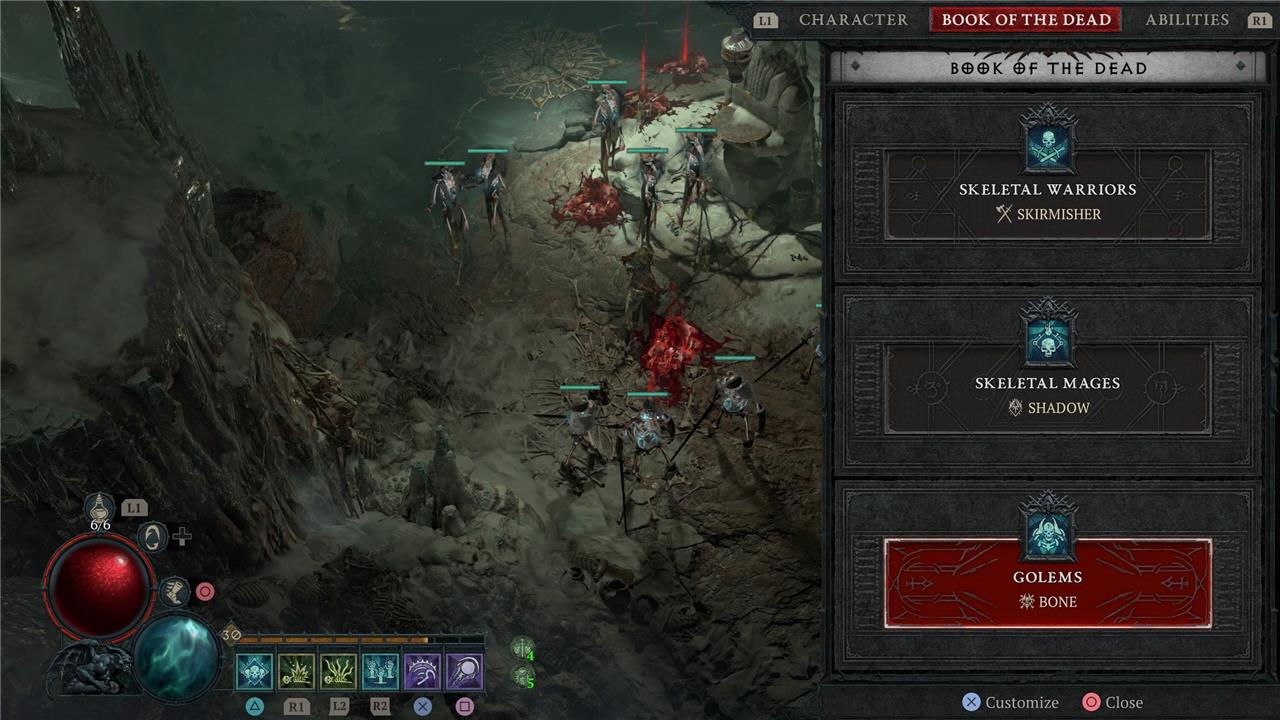This screenshot has width=1280, height=720.
Task: Click the Customize button
Action: 1010,702
